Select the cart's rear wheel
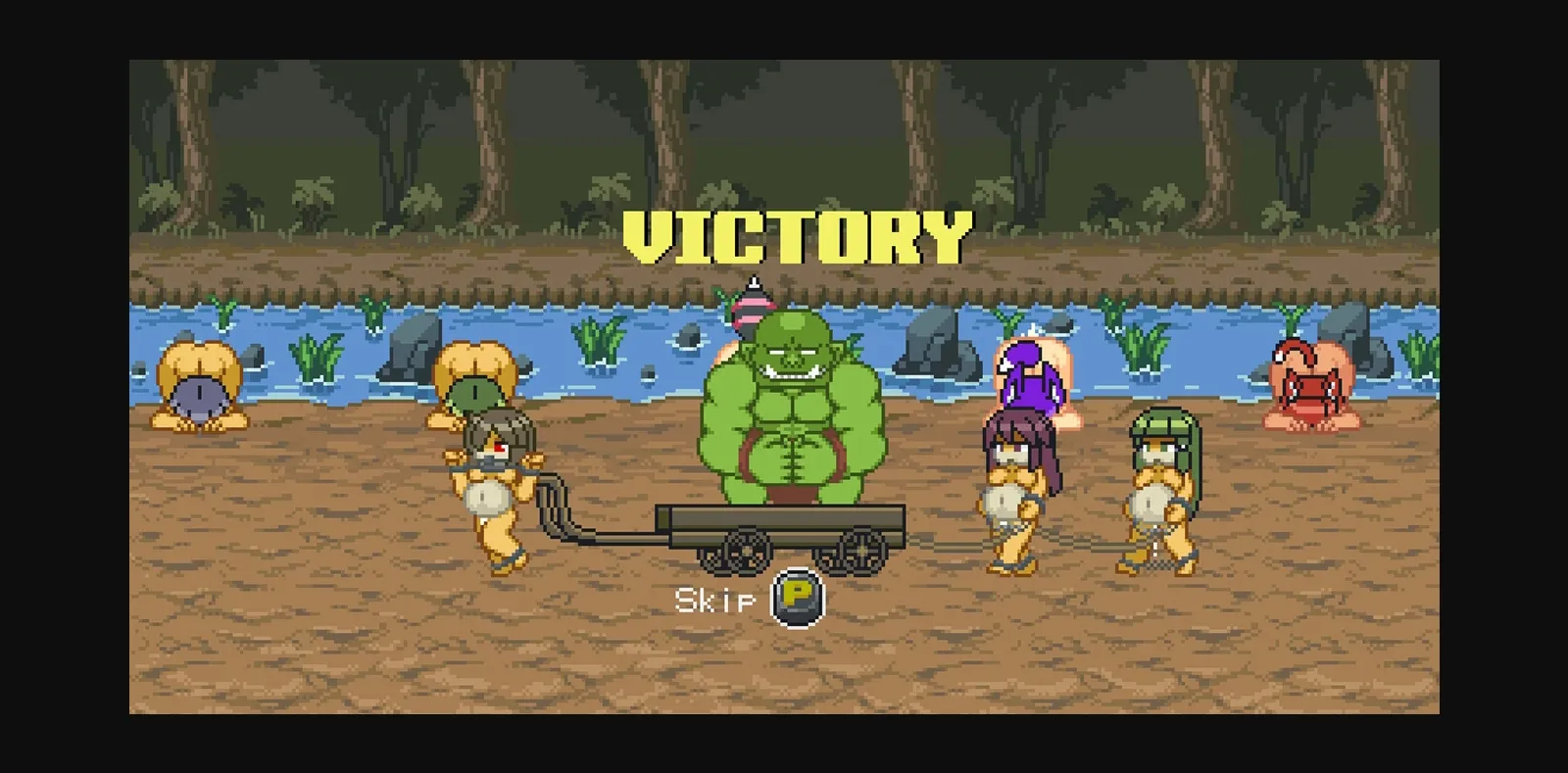Viewport: 1568px width, 773px height. (860, 551)
